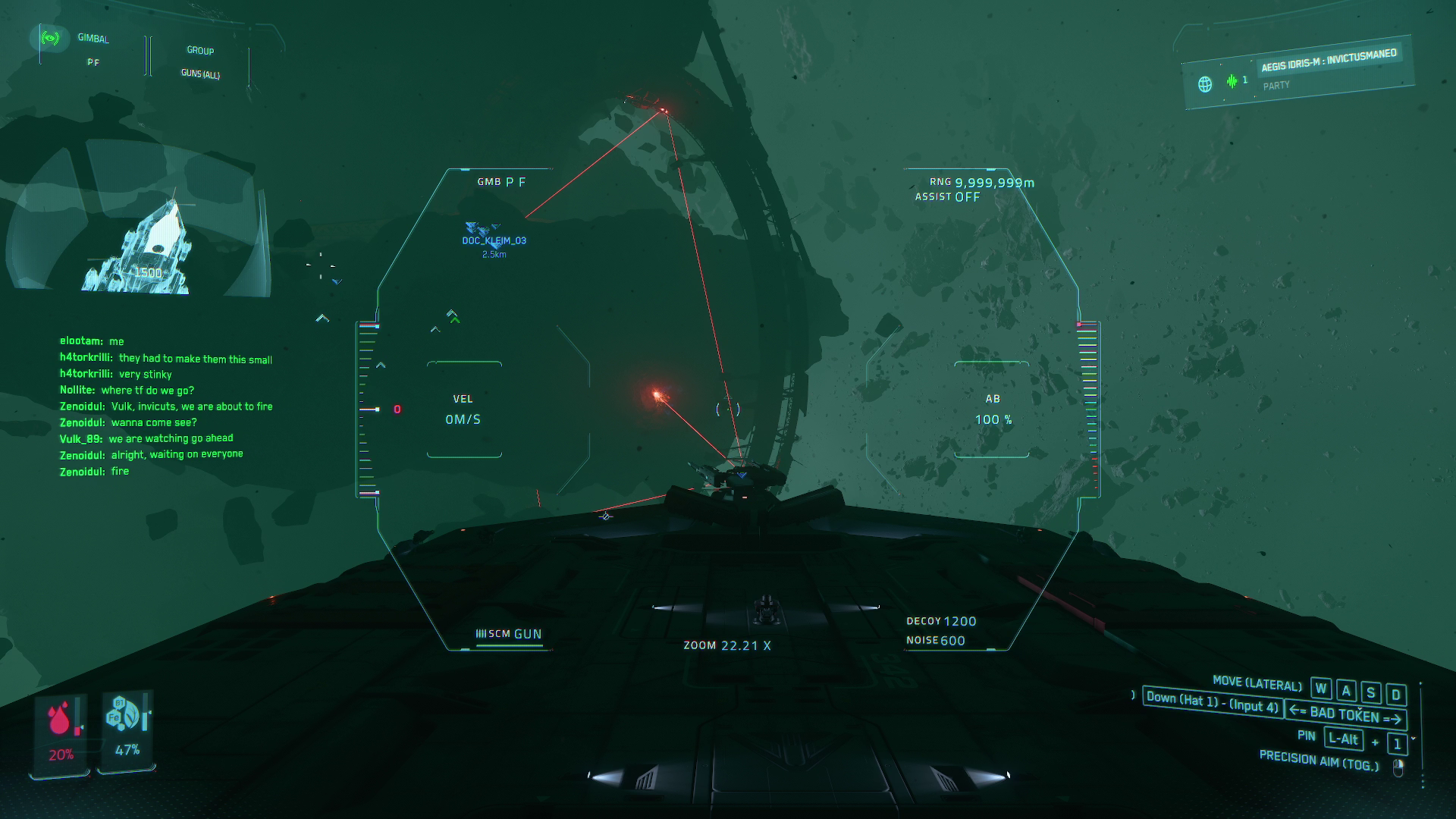Adjust the AB 100% afterburner gauge

tap(992, 409)
